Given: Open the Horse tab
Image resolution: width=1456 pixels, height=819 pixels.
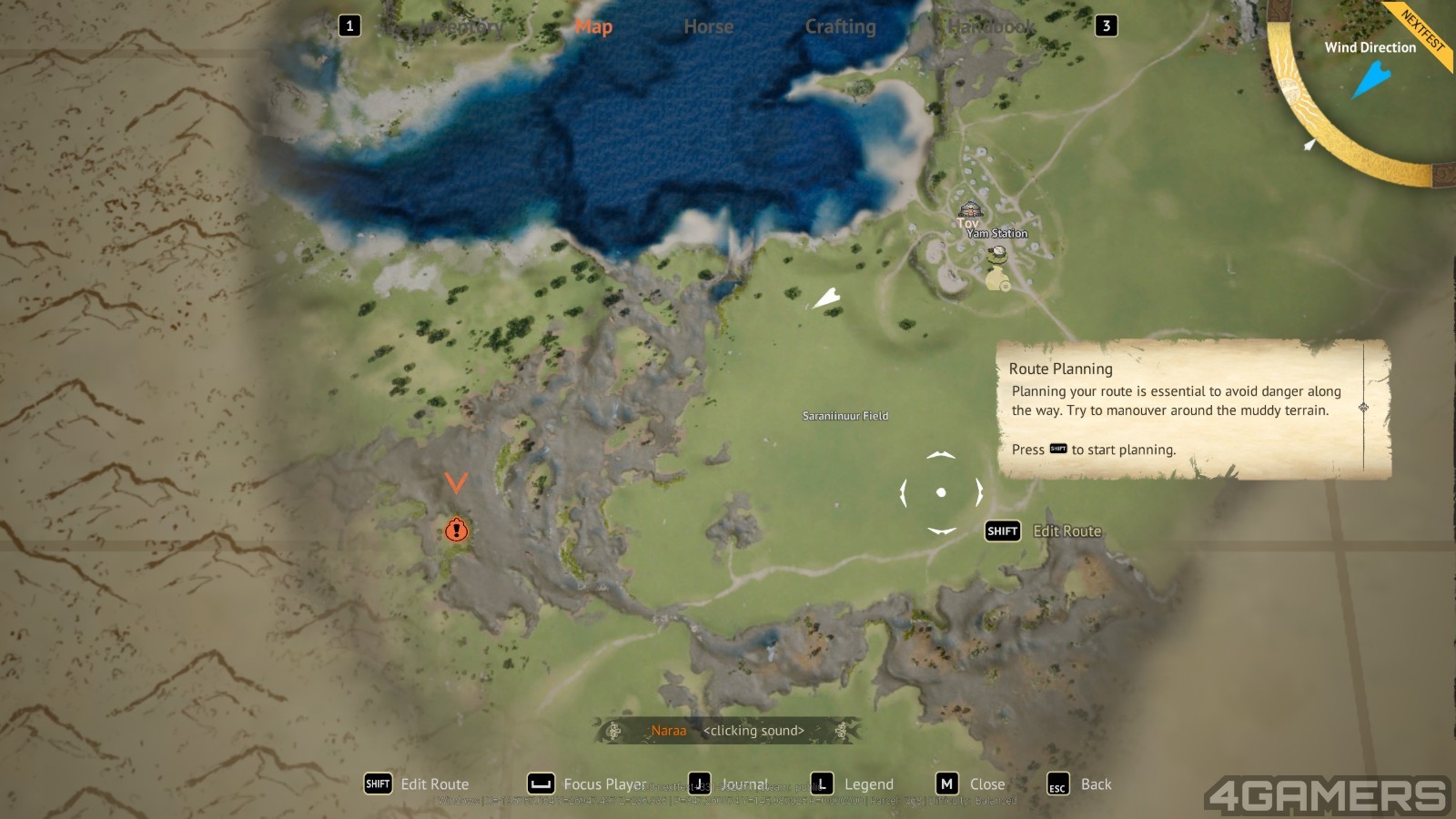Looking at the screenshot, I should 708,27.
